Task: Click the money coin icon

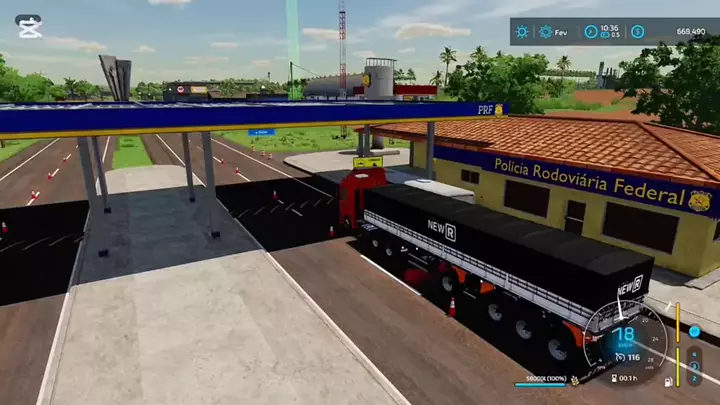Action: (x=637, y=32)
